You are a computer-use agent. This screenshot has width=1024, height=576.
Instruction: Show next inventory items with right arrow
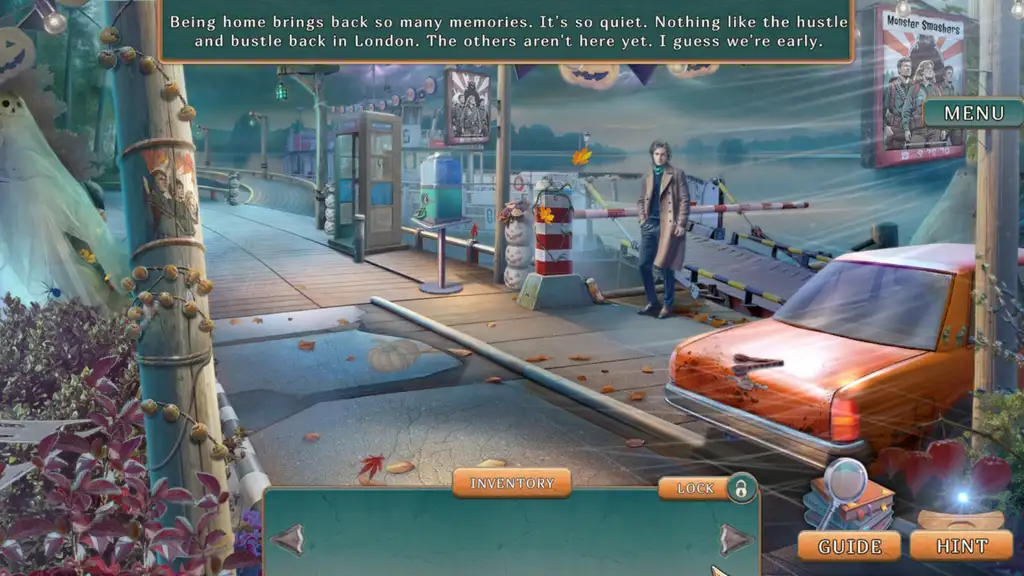(x=735, y=540)
